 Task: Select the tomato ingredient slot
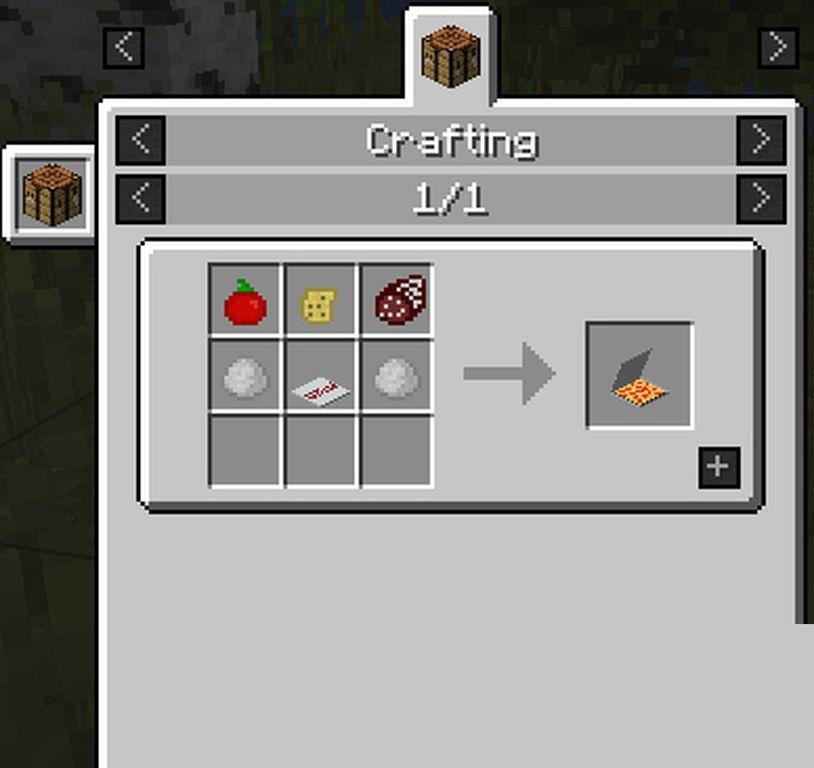click(x=245, y=300)
